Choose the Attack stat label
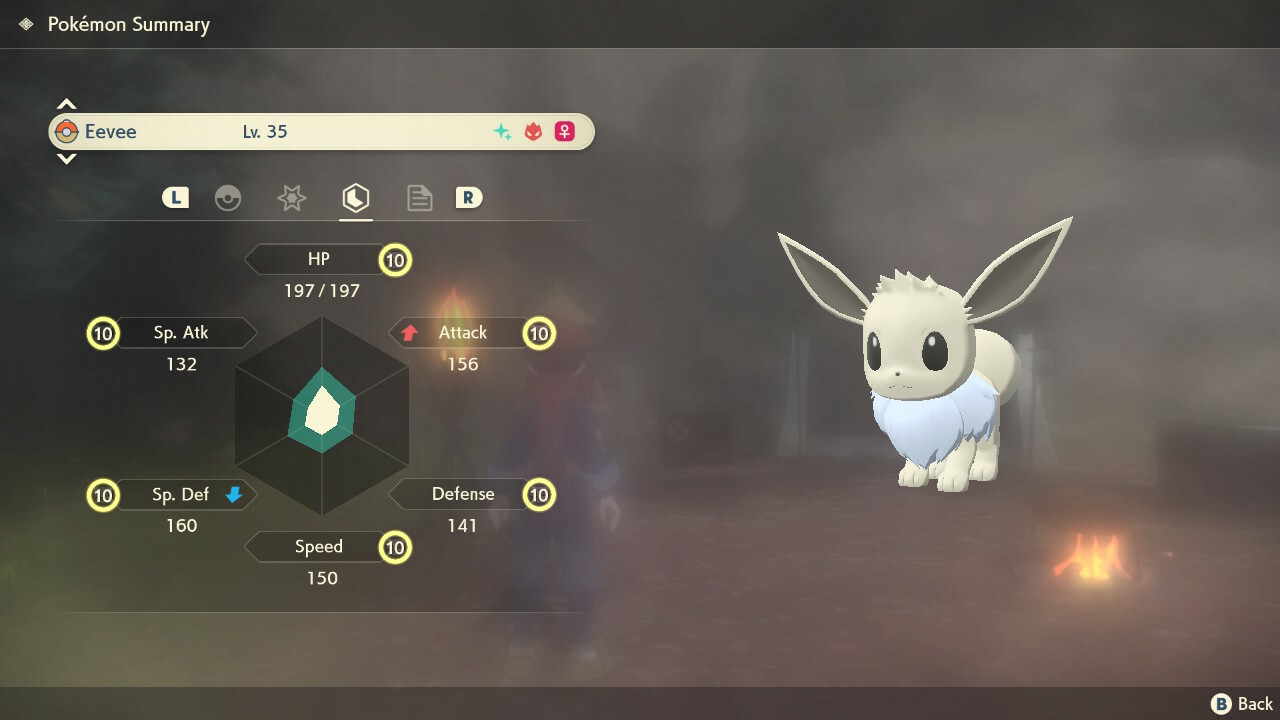The image size is (1280, 720). pyautogui.click(x=462, y=333)
